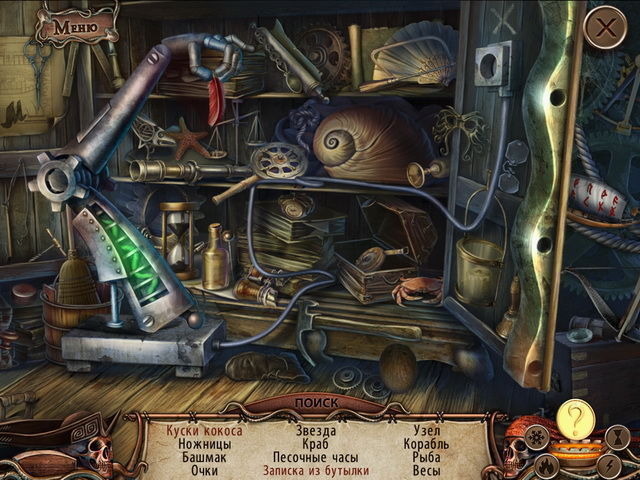Select 'Записка из бутылки' list entry
Screen dimensions: 640x480
click(x=316, y=470)
